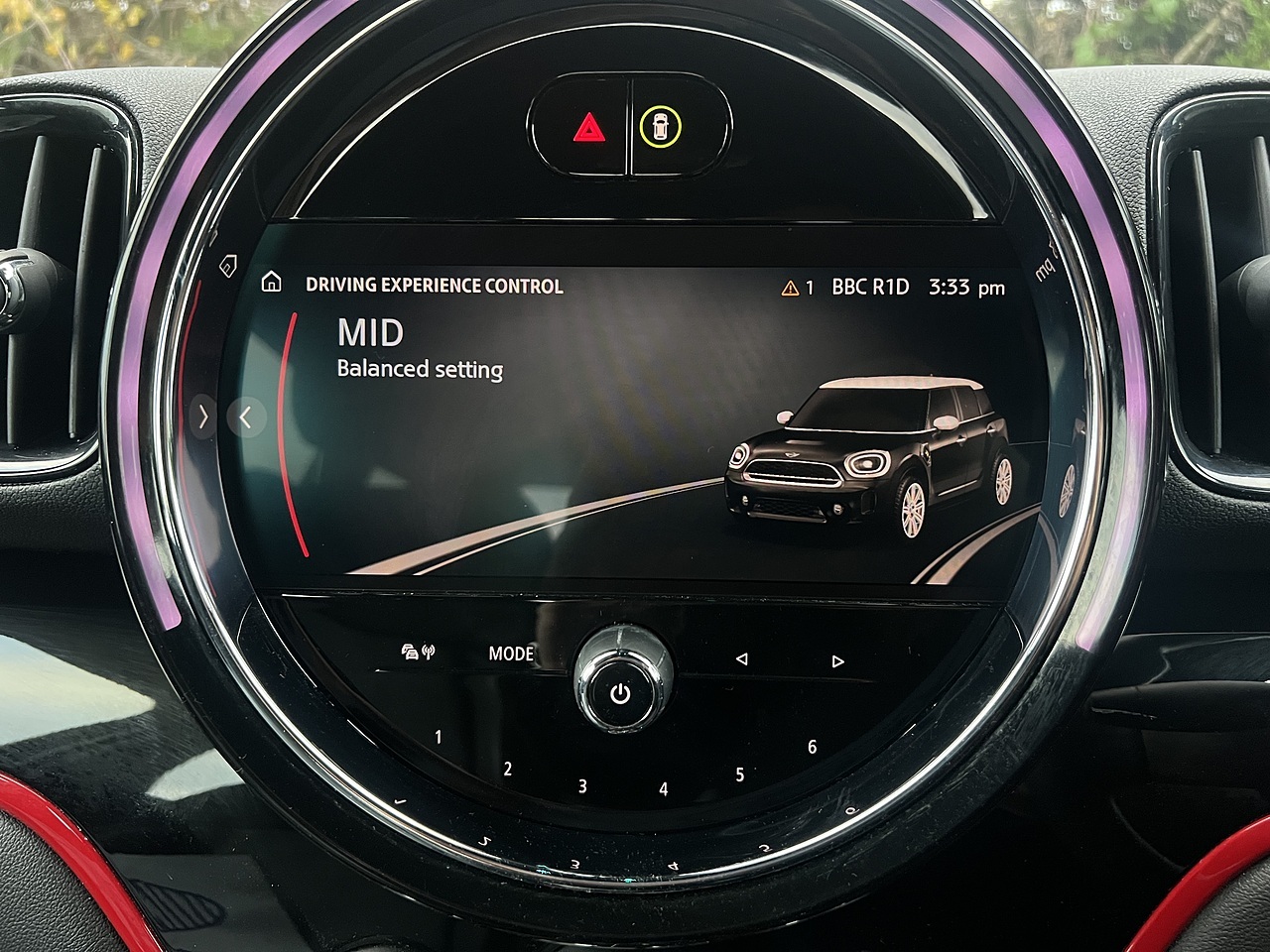Toggle the parking assist car button
This screenshot has width=1270, height=952.
(x=660, y=127)
